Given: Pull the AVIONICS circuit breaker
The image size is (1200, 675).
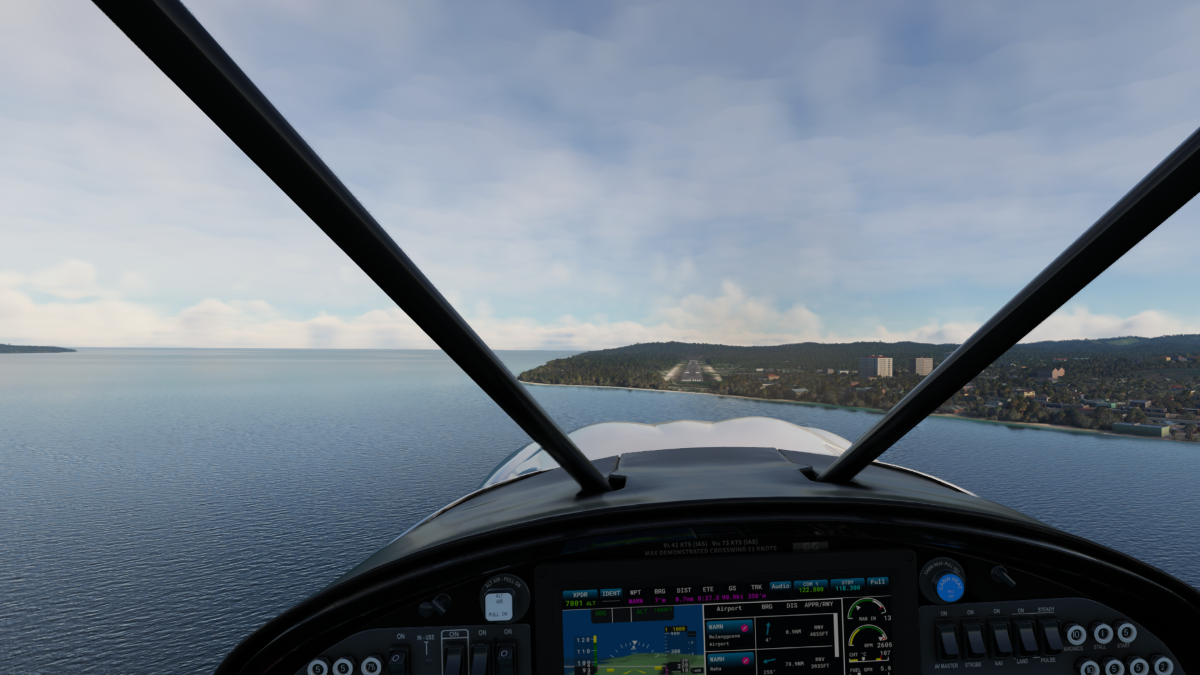Looking at the screenshot, I should pyautogui.click(x=1076, y=634).
